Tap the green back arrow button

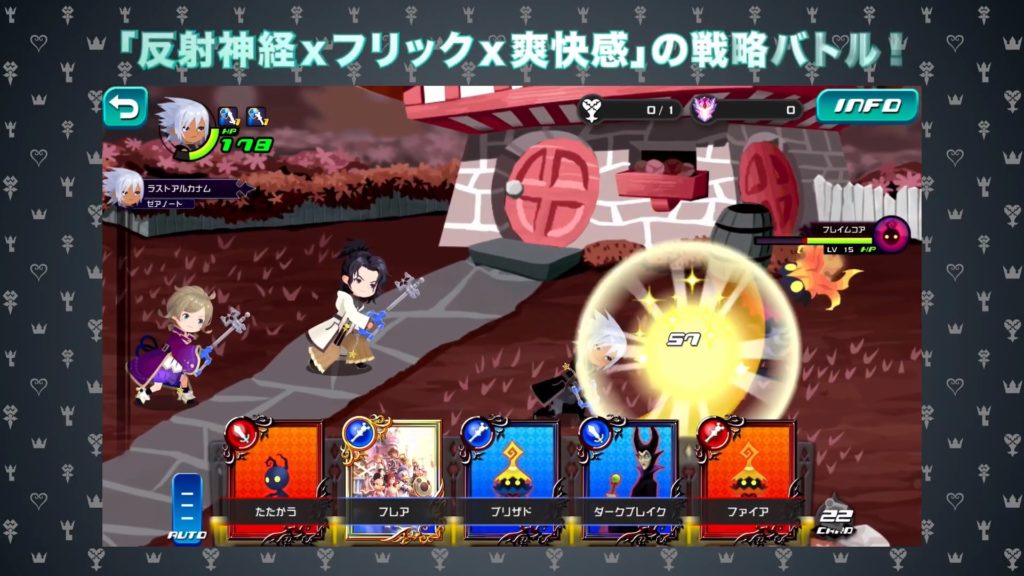click(x=125, y=107)
